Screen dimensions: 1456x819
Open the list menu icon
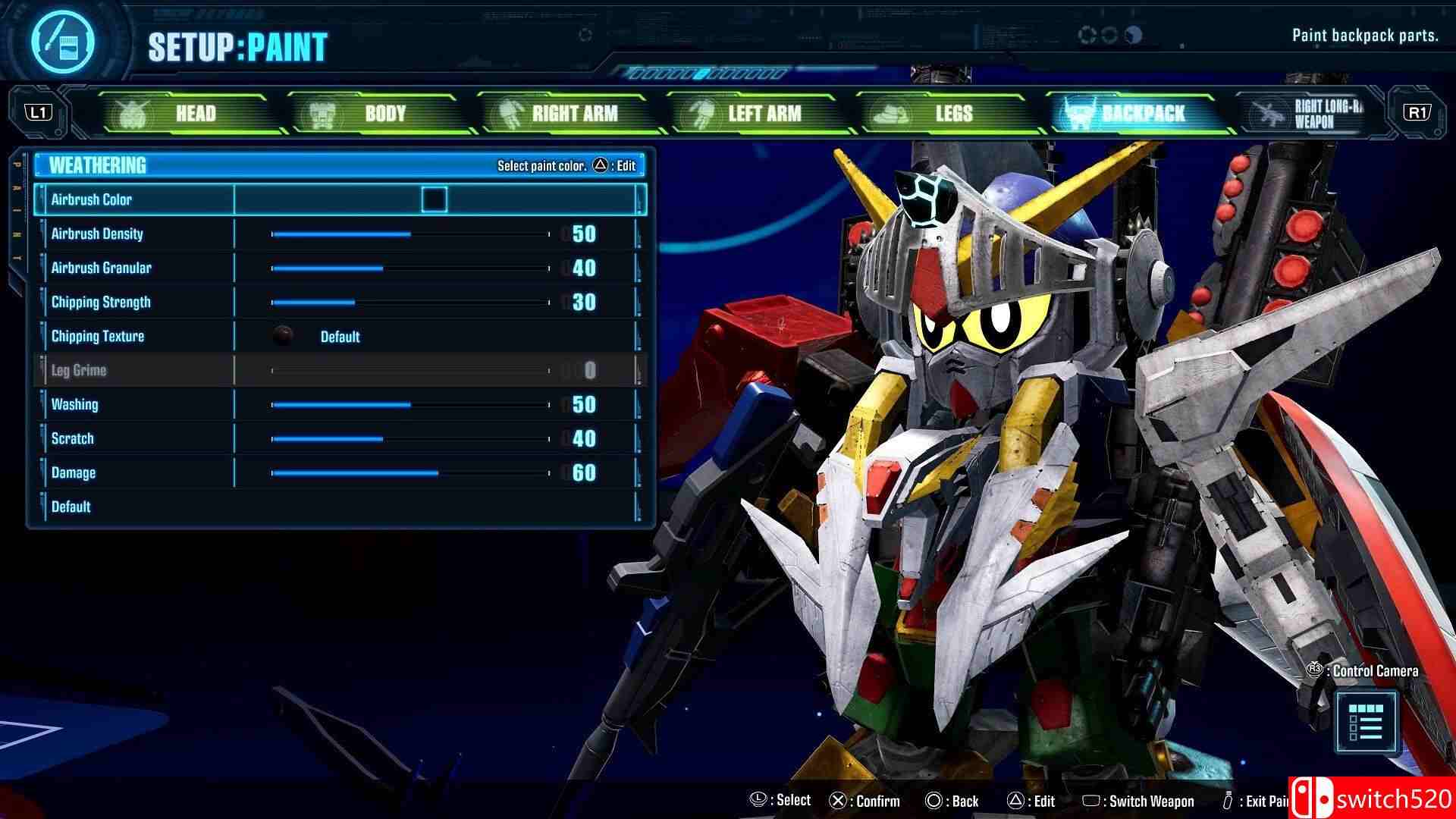[x=1366, y=722]
